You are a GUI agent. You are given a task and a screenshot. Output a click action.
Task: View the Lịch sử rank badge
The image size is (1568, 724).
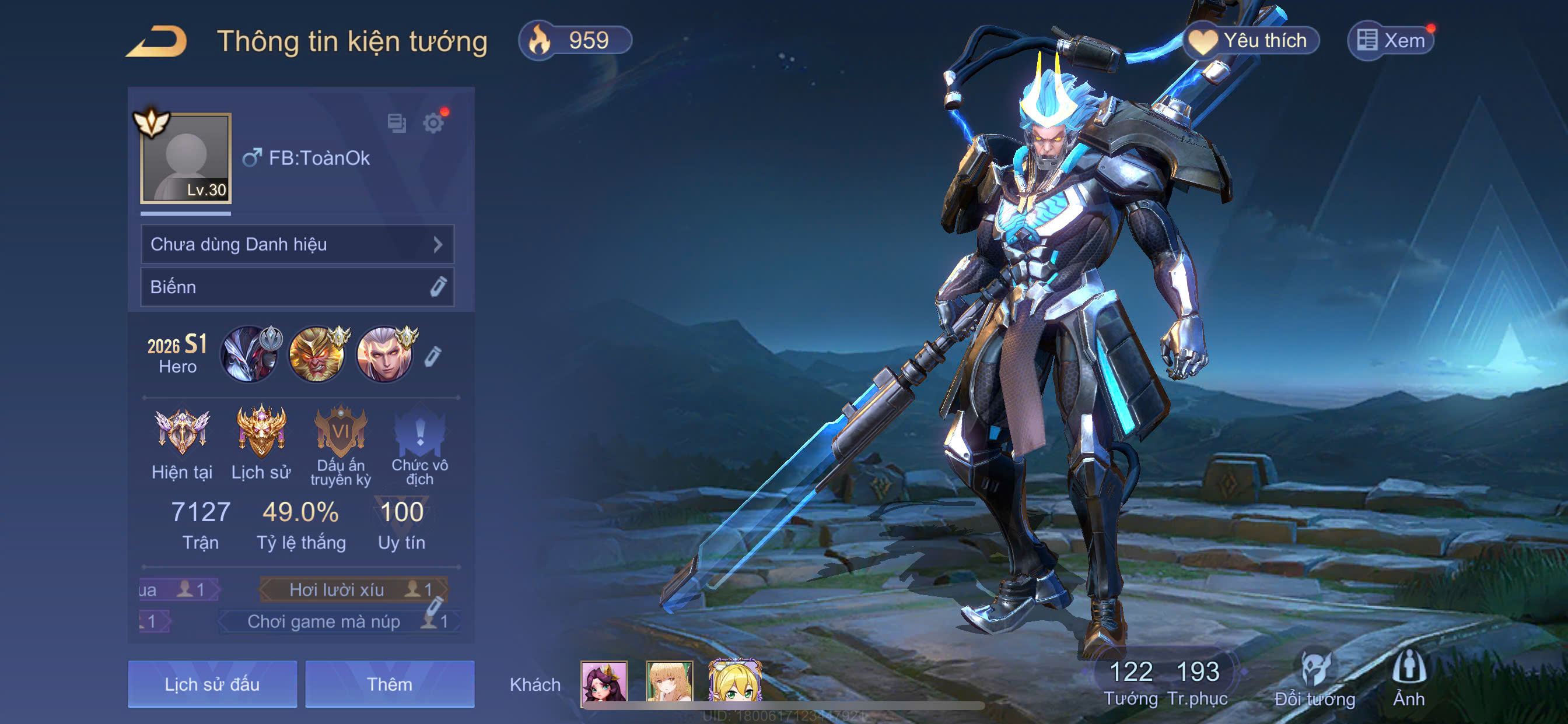(x=261, y=443)
